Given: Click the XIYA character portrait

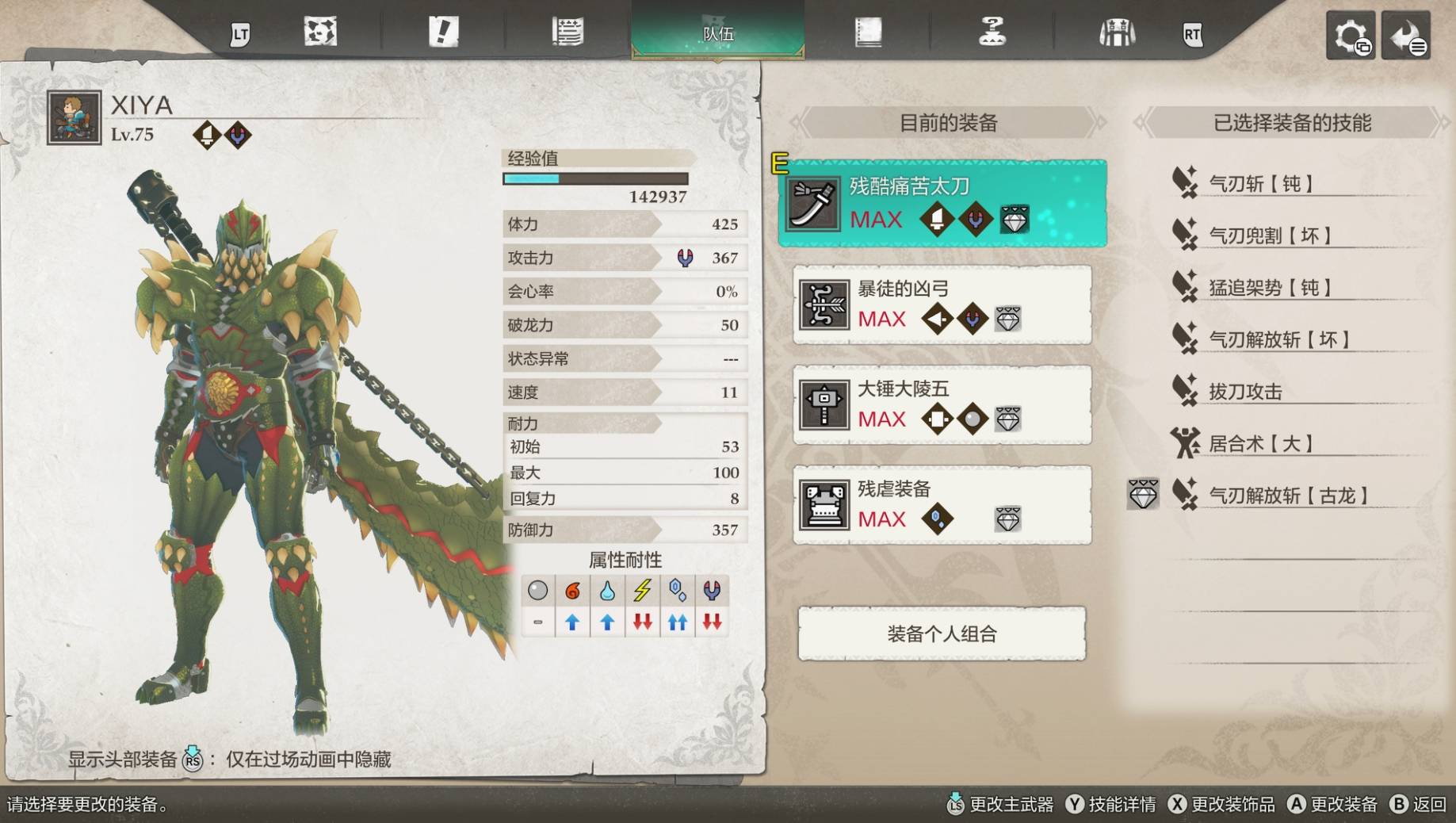Looking at the screenshot, I should 74,118.
